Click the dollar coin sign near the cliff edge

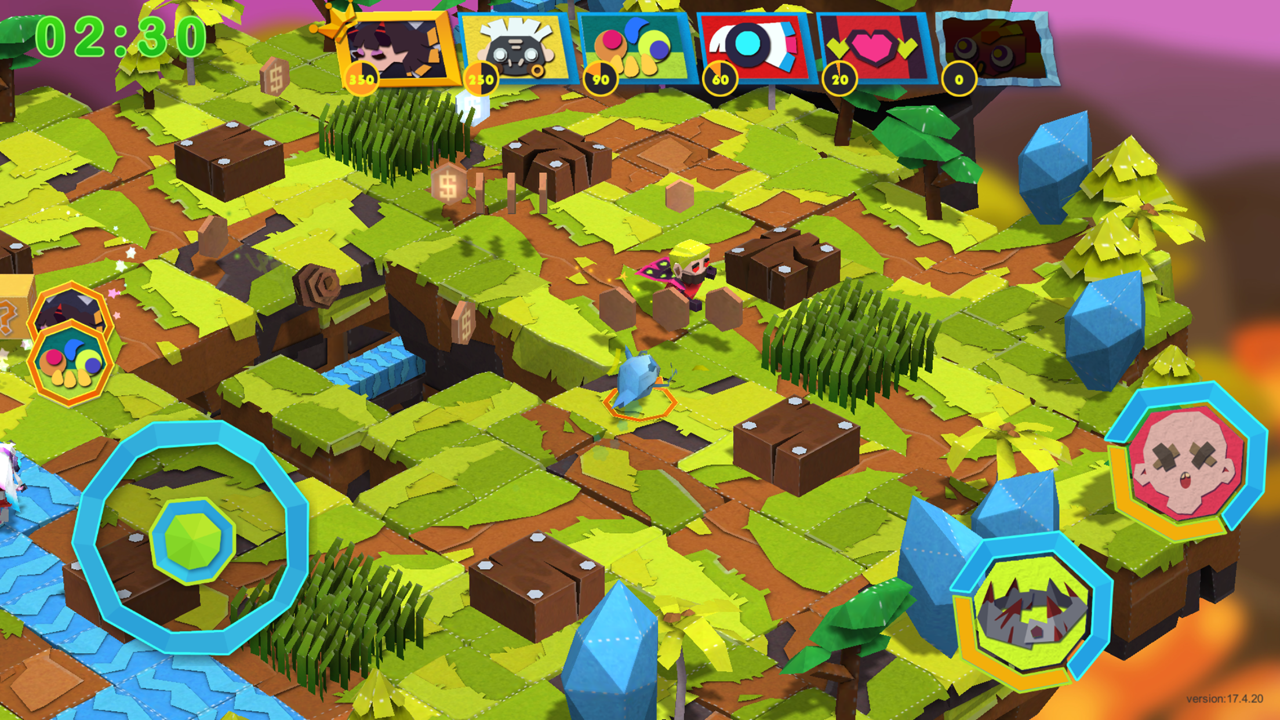coord(464,322)
